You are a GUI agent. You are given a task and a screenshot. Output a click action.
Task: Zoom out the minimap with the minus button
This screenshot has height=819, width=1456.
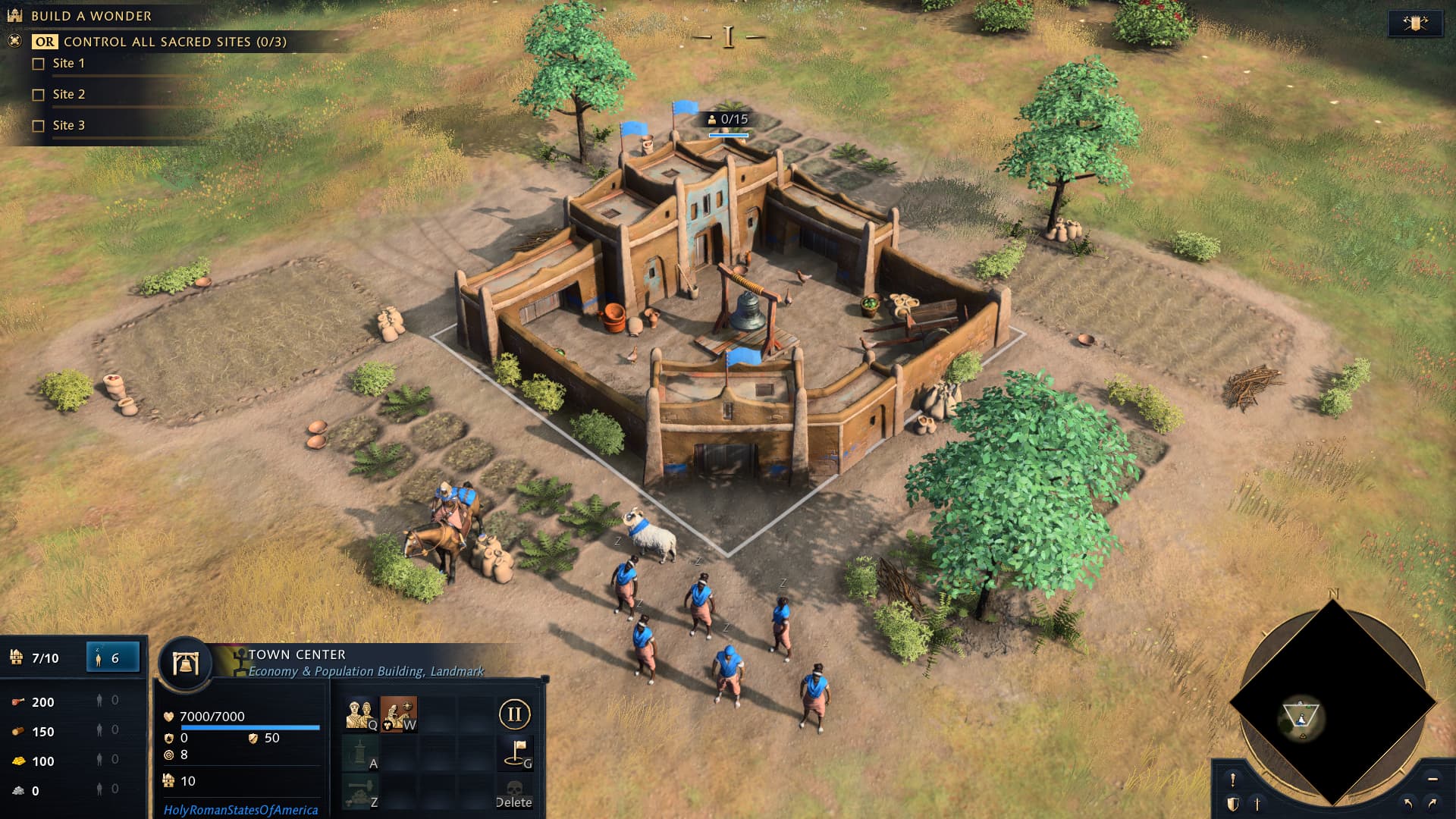pyautogui.click(x=1433, y=780)
